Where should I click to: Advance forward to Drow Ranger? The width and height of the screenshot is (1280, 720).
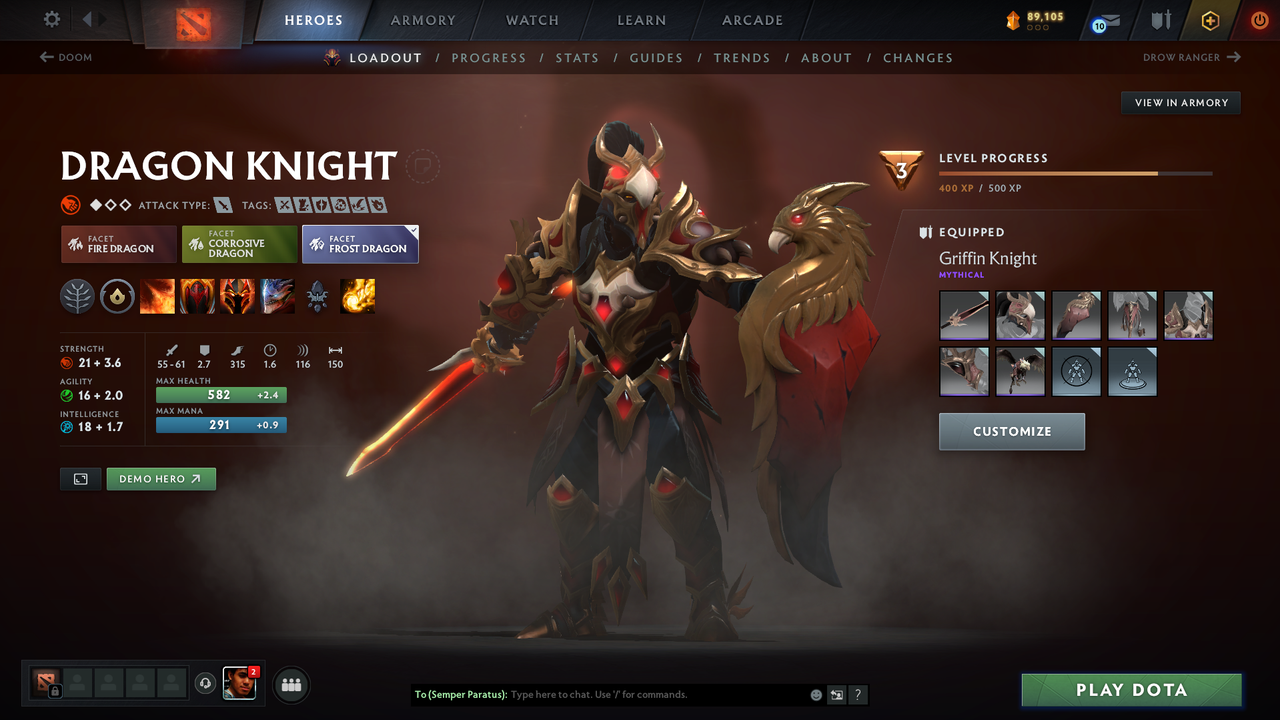[x=1190, y=57]
